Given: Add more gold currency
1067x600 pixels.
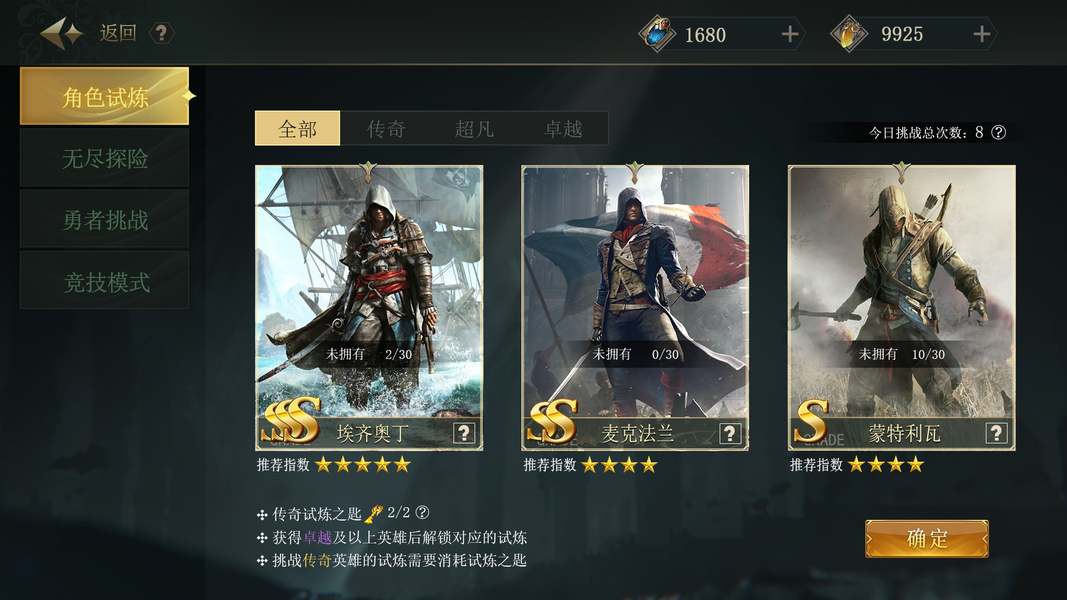Looking at the screenshot, I should 982,35.
